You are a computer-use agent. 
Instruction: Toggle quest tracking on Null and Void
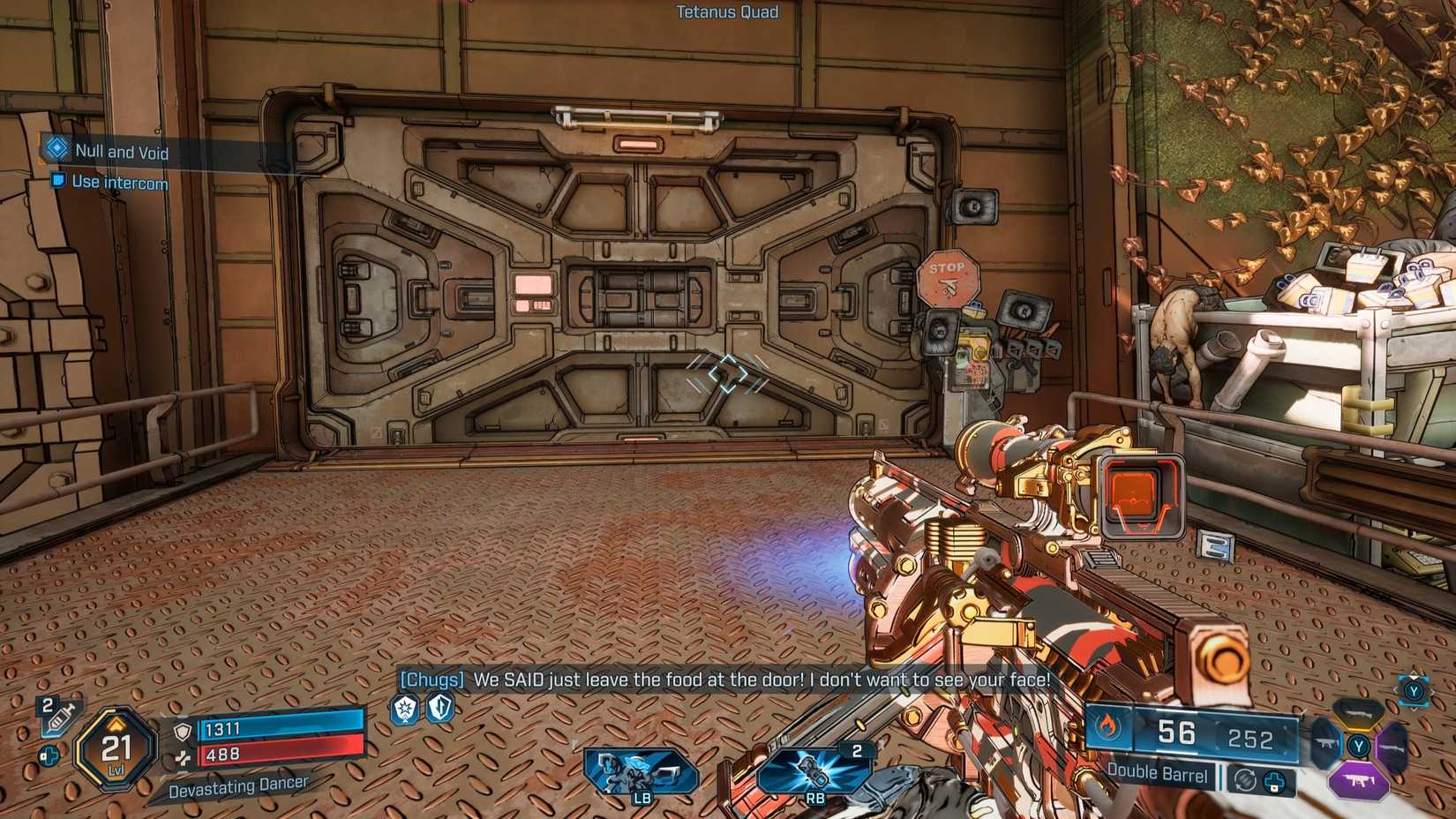[x=57, y=149]
